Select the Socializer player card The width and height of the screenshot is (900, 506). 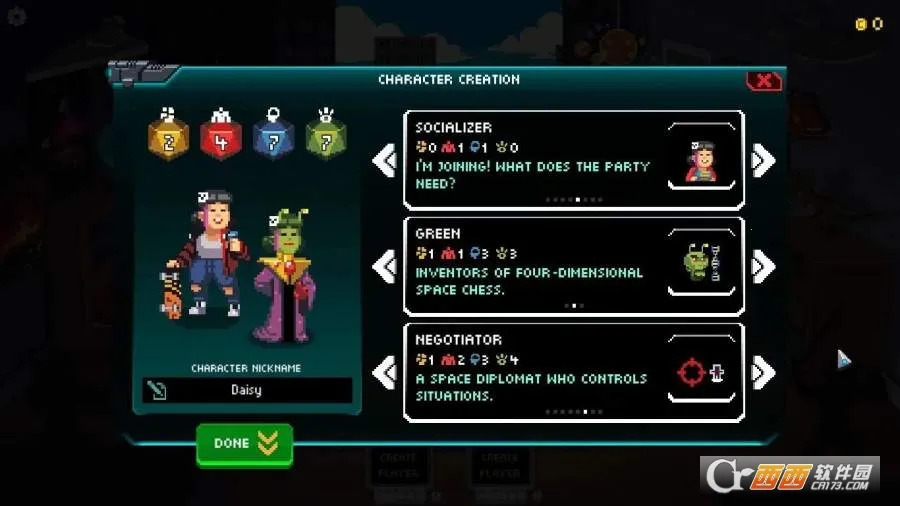[x=573, y=160]
